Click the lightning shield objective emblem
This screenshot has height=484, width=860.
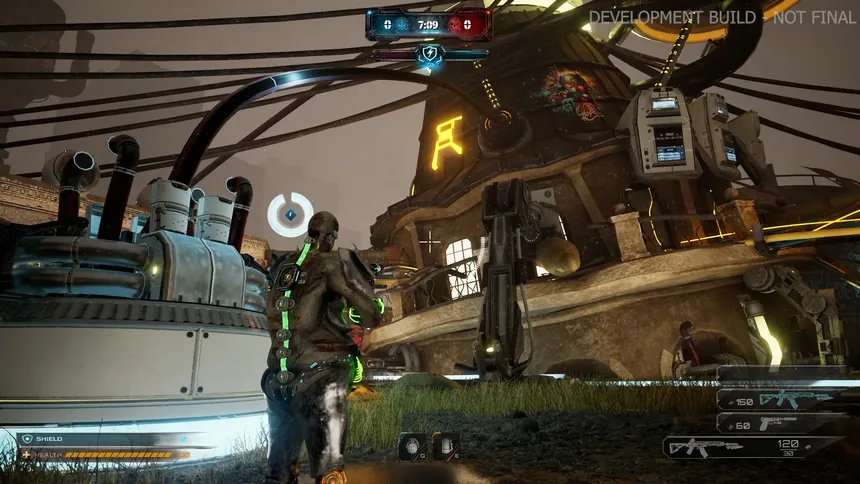coord(430,55)
